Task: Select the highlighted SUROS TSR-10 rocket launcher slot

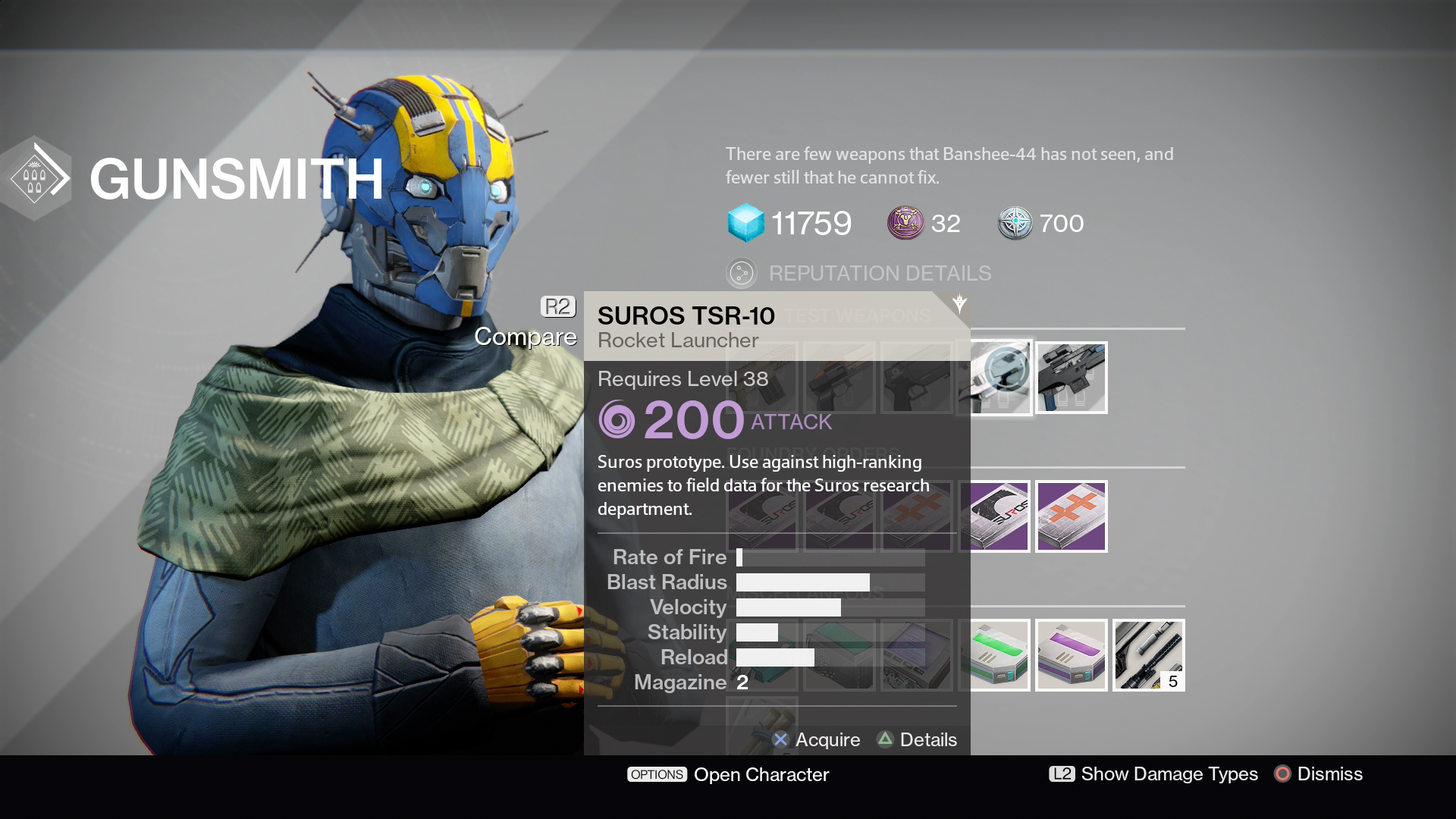Action: point(995,378)
